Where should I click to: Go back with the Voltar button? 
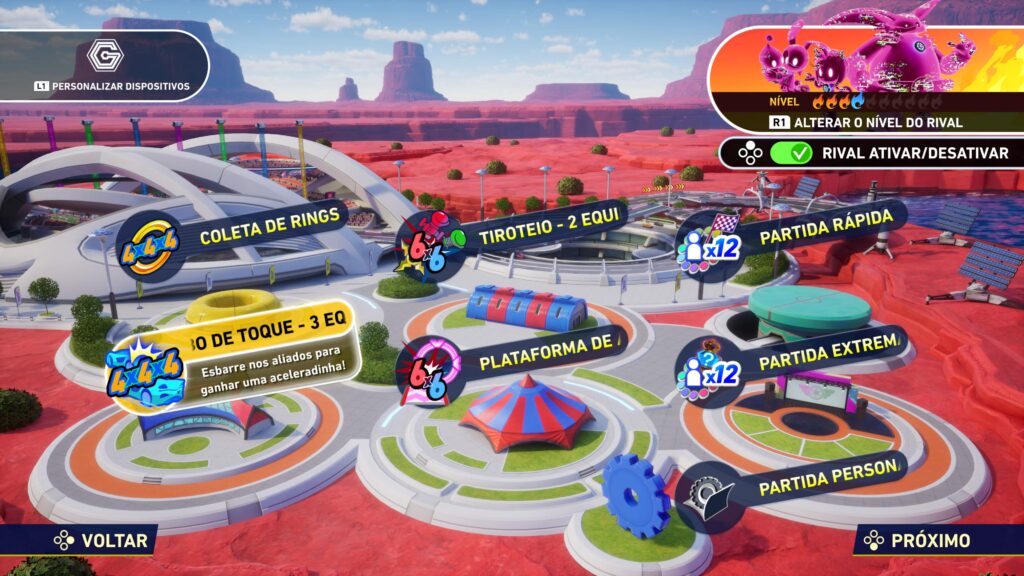click(104, 541)
